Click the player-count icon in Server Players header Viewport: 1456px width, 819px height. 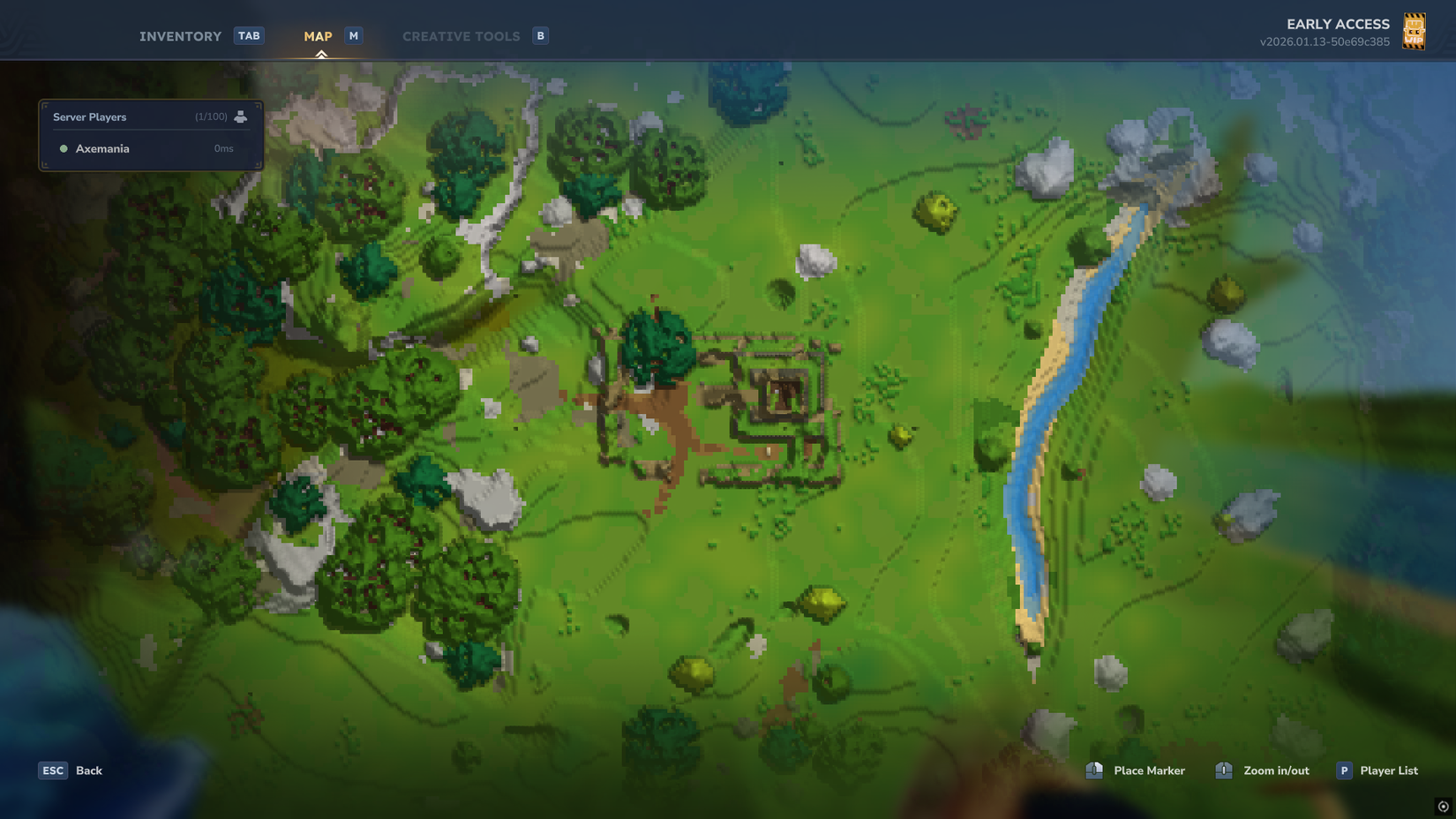pos(241,116)
